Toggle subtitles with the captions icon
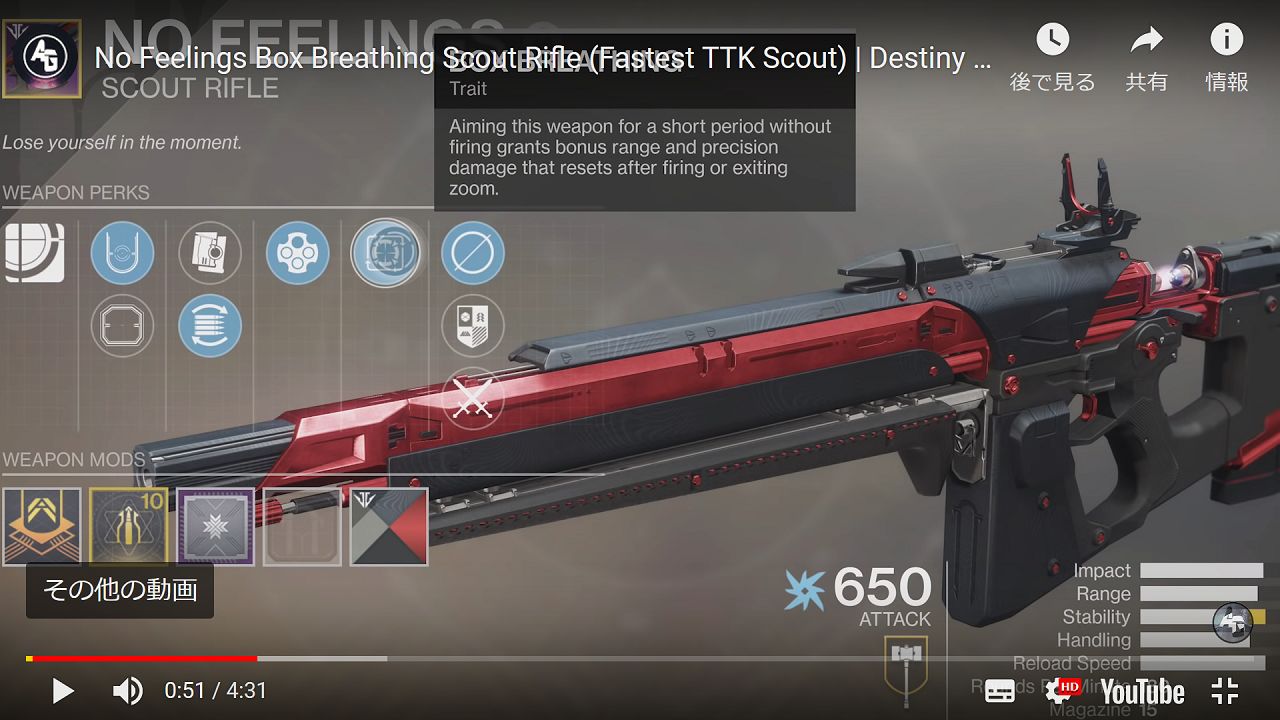 [998, 691]
